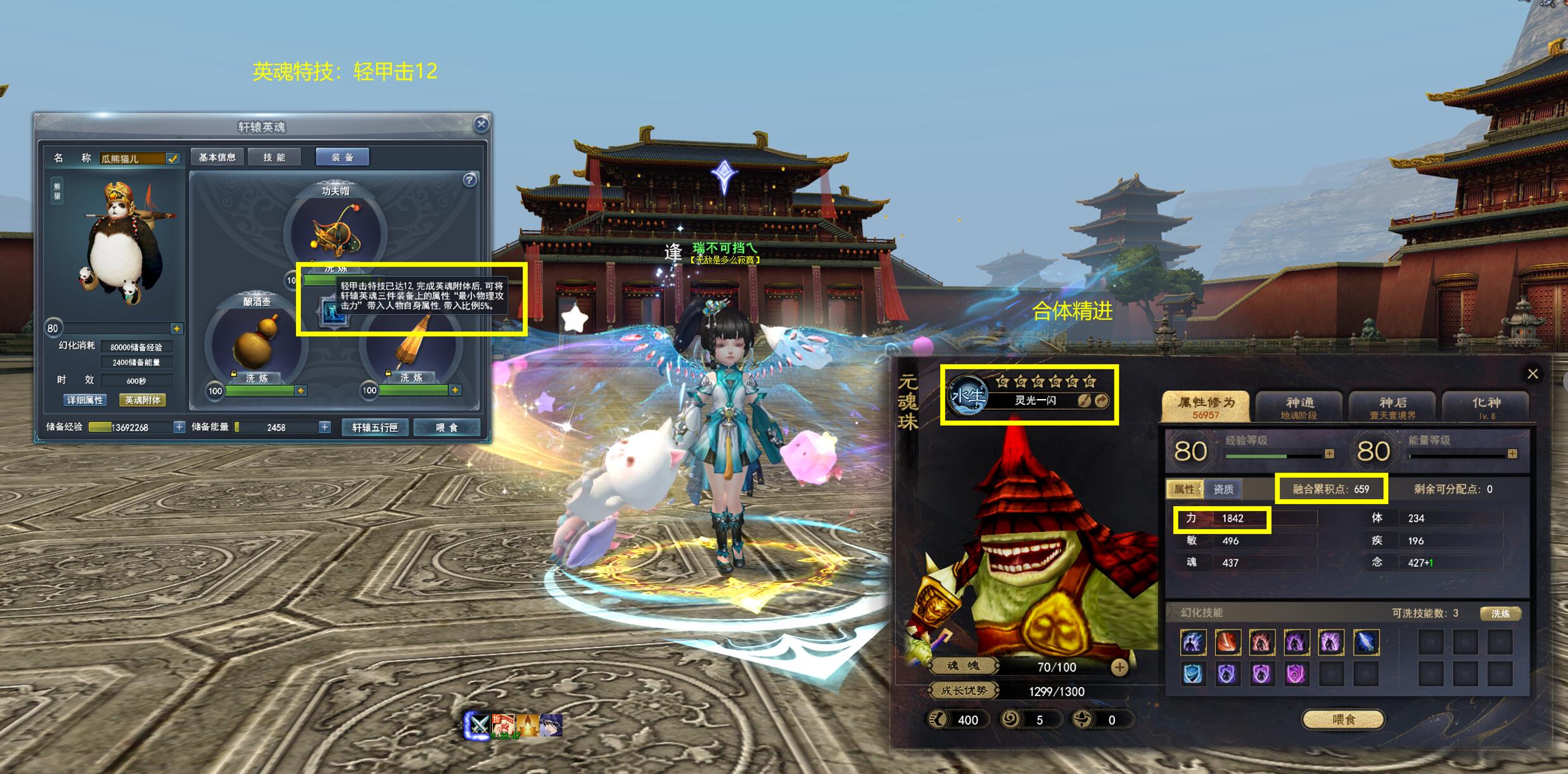
Task: Close the 元魂珠 panel
Action: (x=1533, y=374)
